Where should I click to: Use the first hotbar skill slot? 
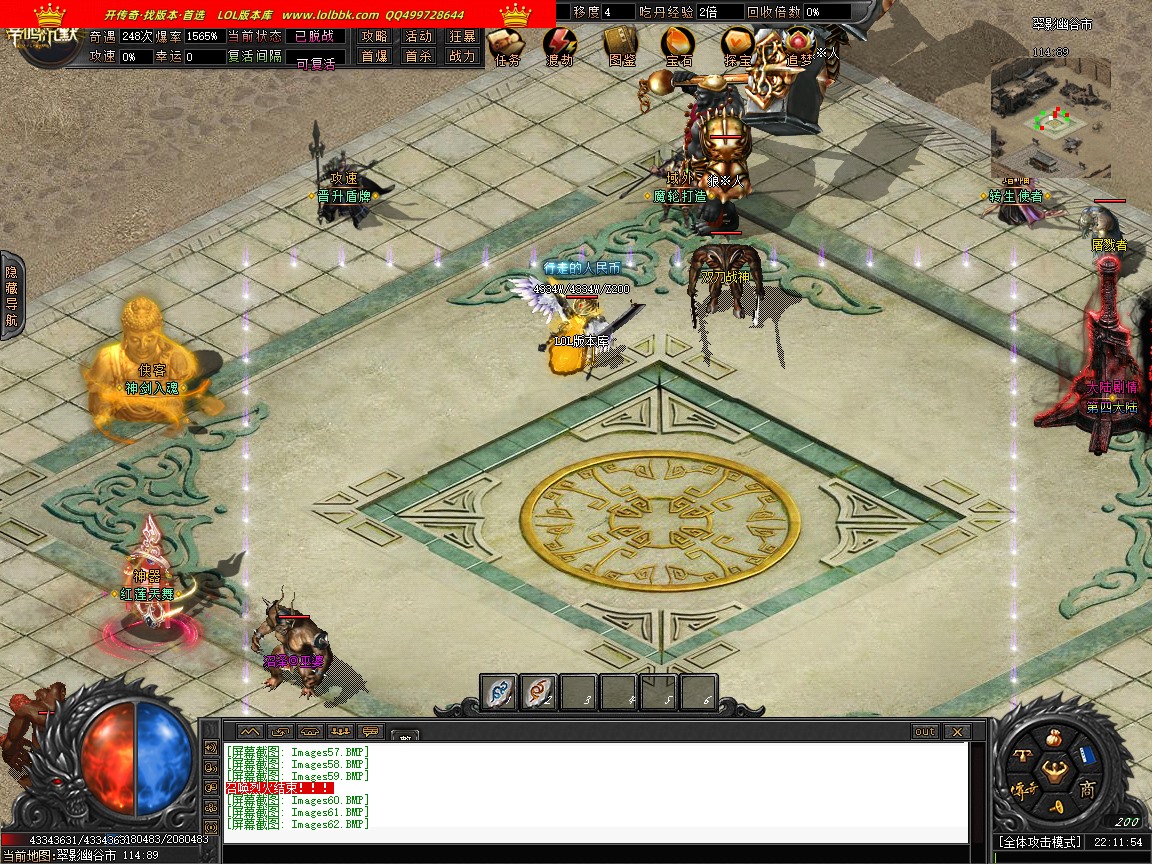[x=499, y=692]
